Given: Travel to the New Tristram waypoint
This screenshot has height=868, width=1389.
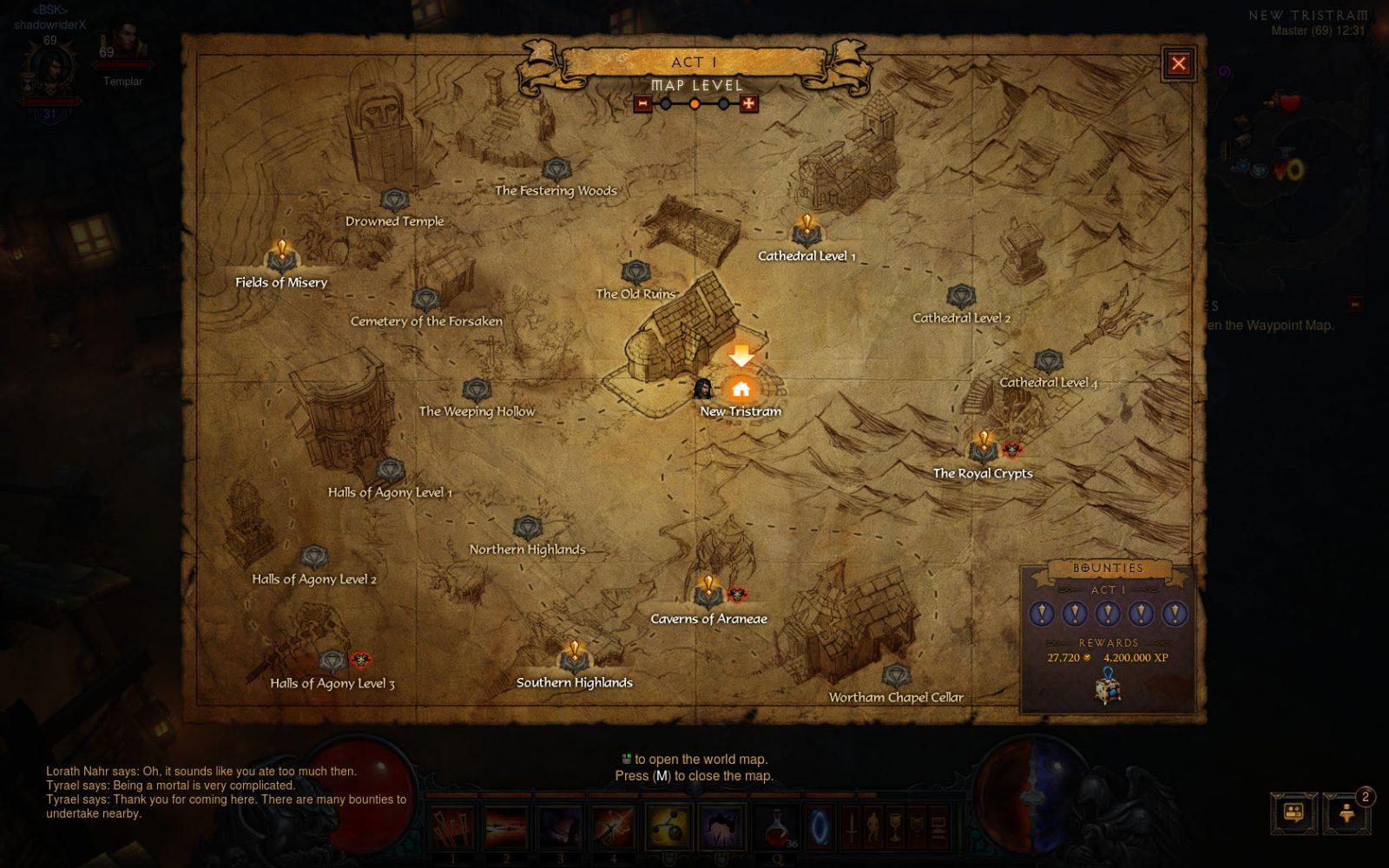Looking at the screenshot, I should [x=741, y=389].
